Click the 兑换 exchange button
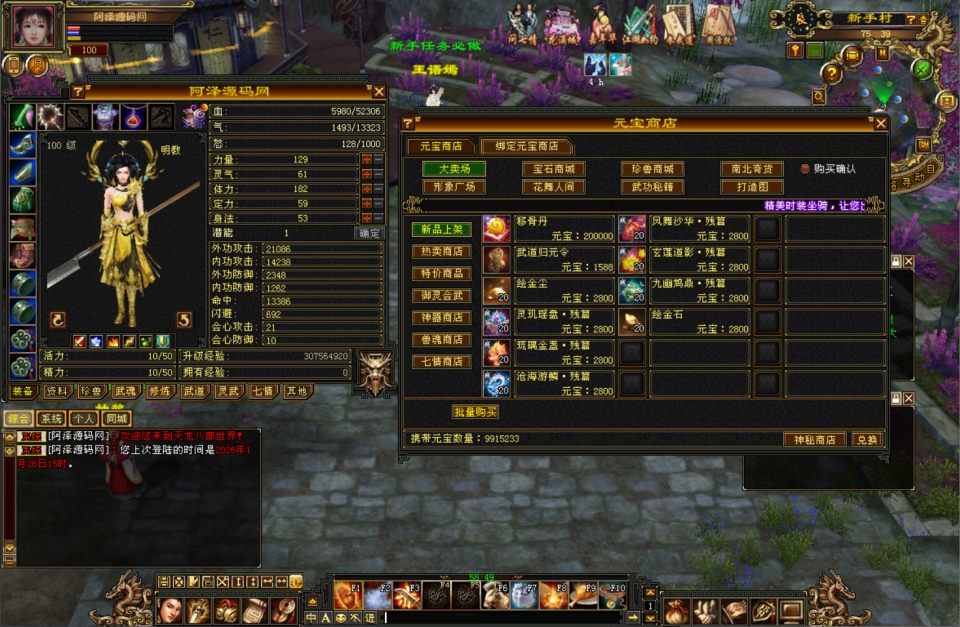 865,439
